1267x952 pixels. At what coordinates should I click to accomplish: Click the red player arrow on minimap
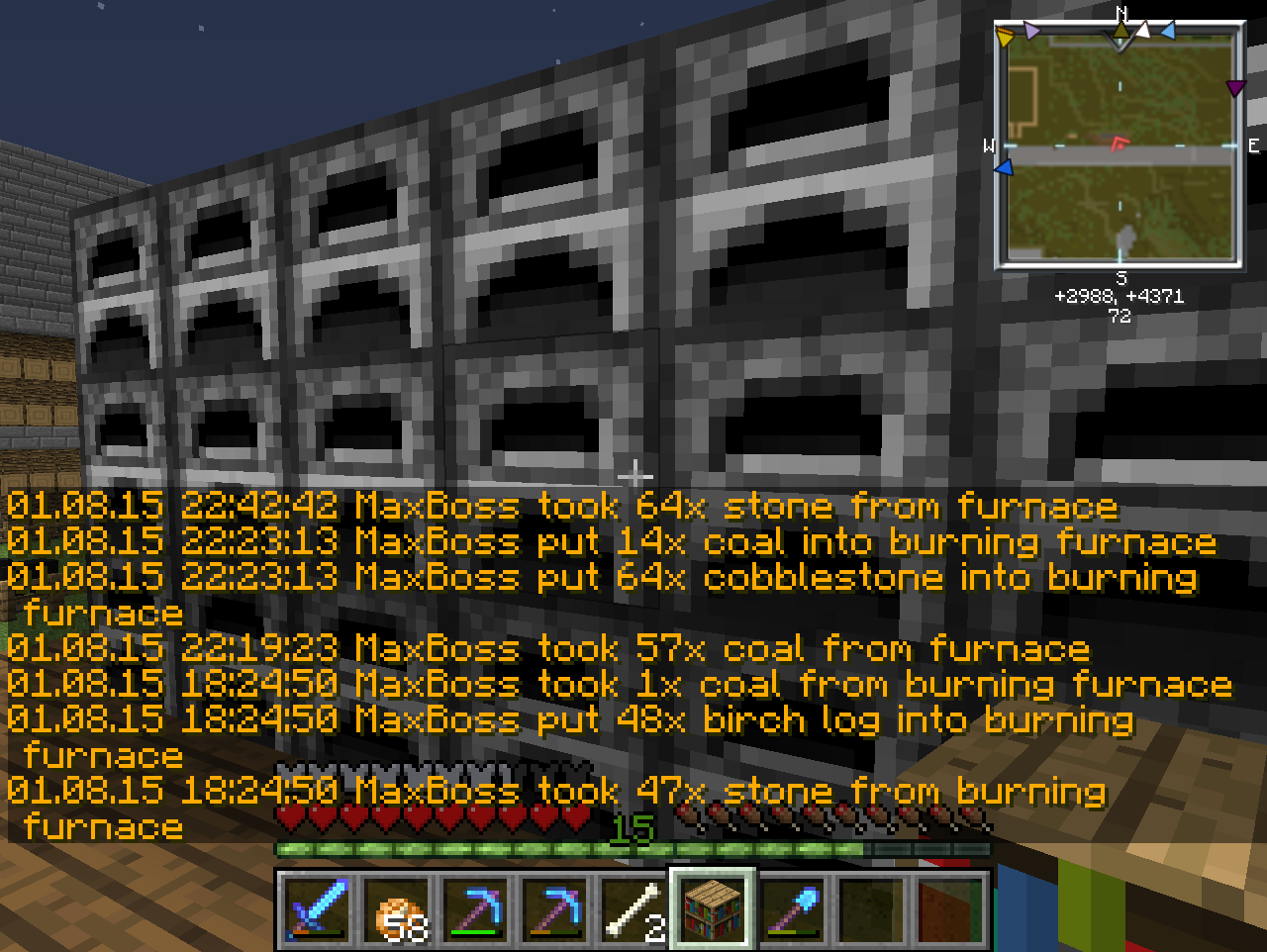click(x=1120, y=143)
